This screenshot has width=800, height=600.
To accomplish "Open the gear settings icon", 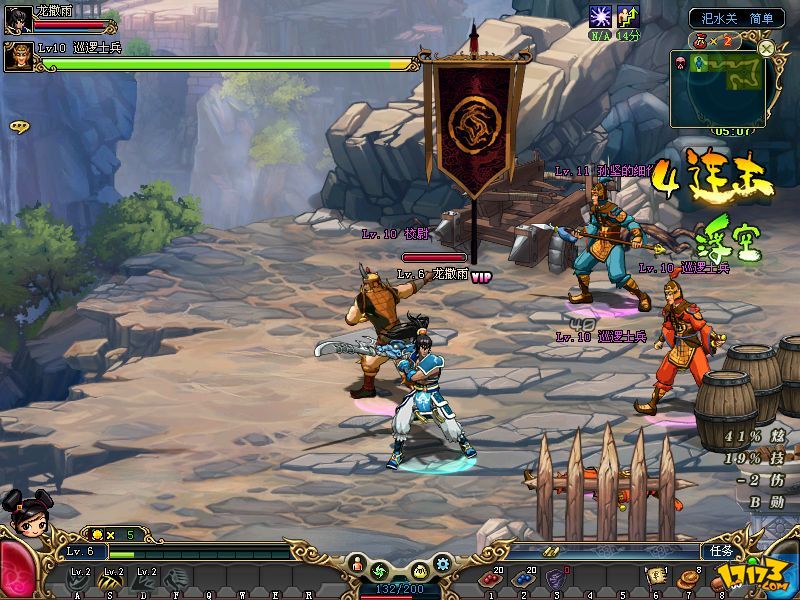I will coord(443,564).
